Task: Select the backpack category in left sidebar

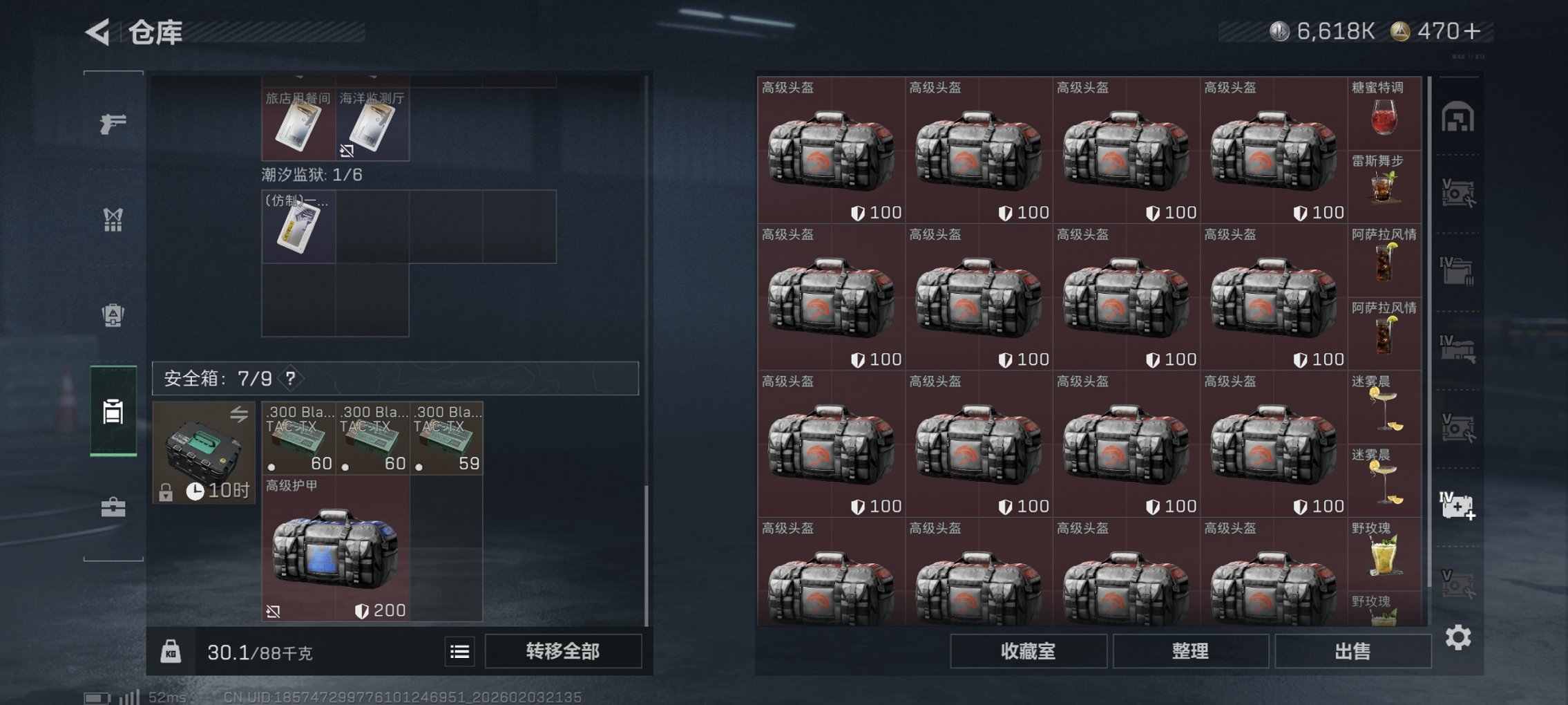Action: [x=113, y=315]
